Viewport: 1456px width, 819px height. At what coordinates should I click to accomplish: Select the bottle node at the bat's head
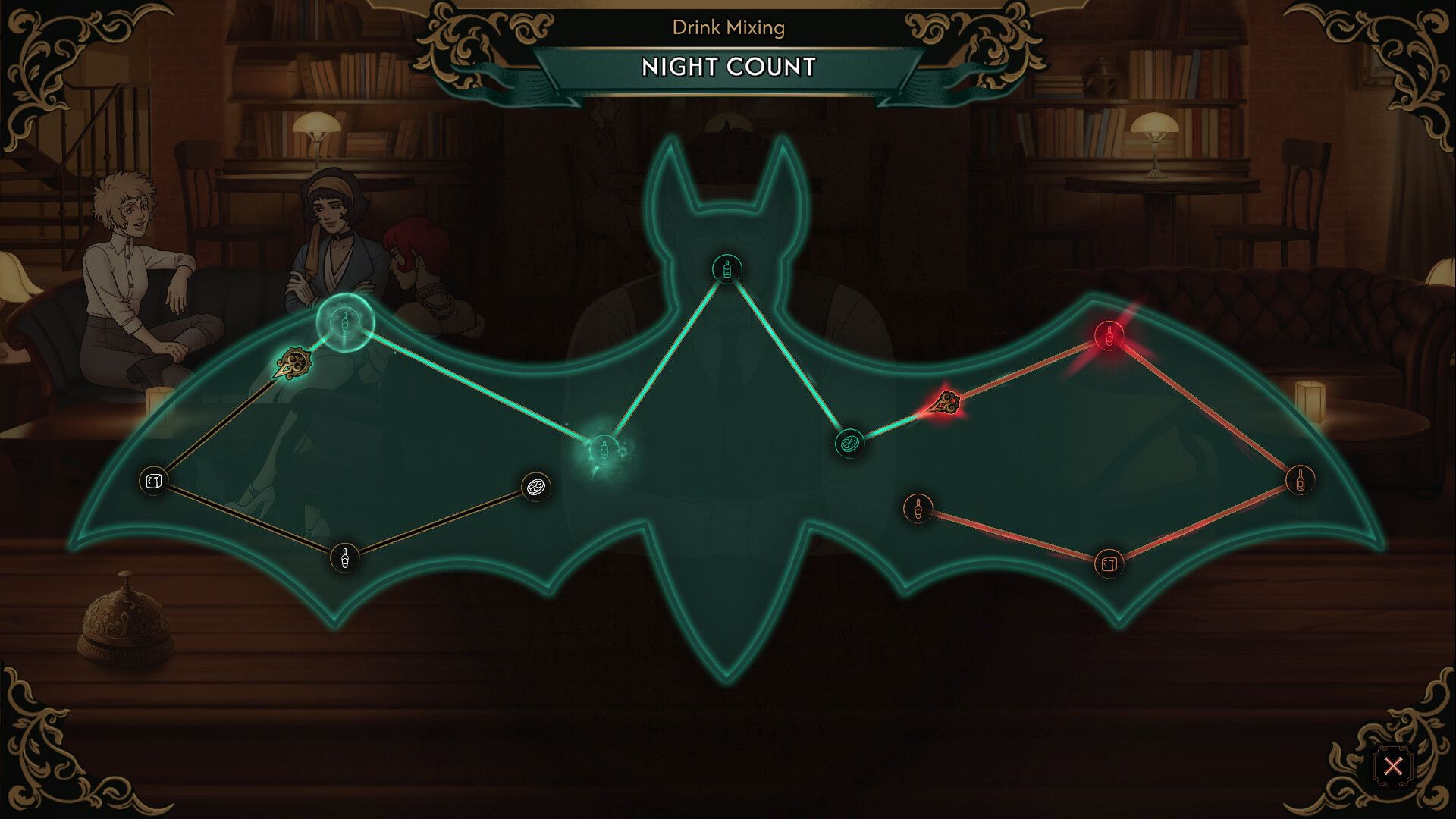coord(726,271)
